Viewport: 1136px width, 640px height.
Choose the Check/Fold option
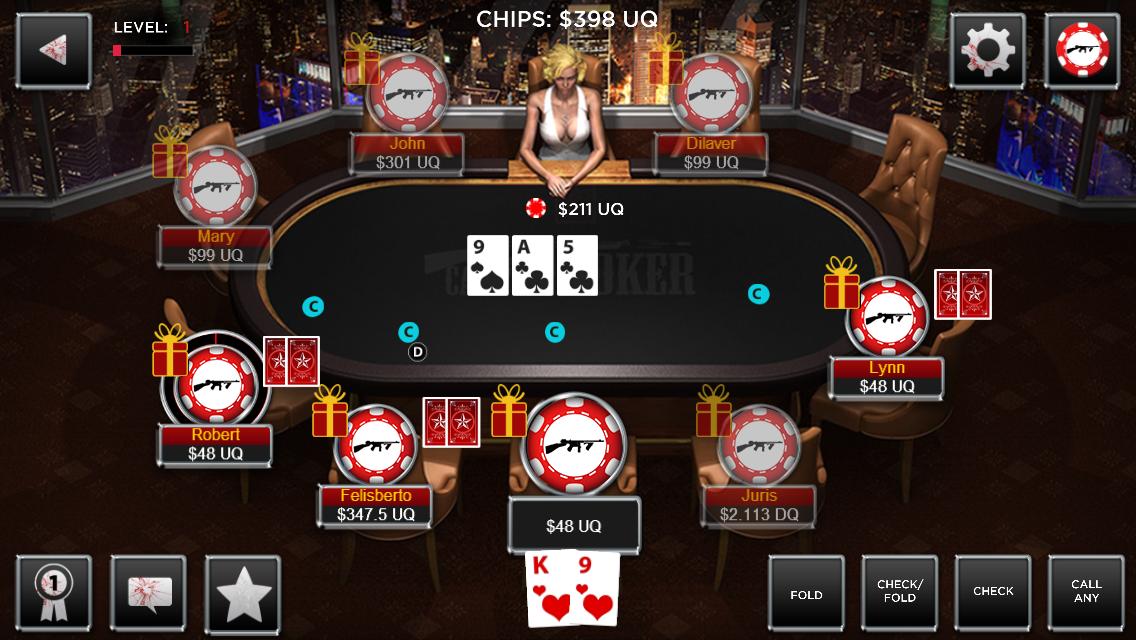coord(899,593)
